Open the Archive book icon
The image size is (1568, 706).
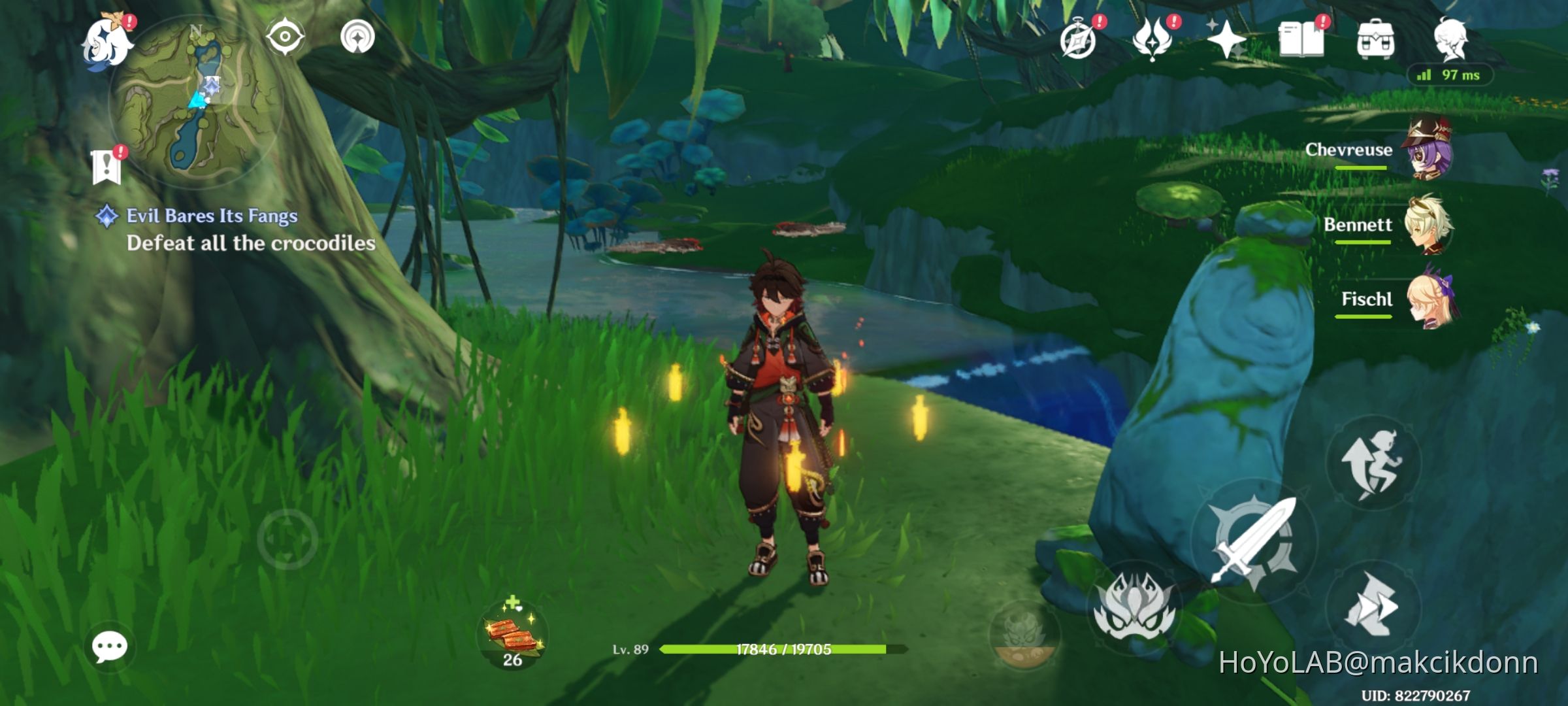[1301, 39]
